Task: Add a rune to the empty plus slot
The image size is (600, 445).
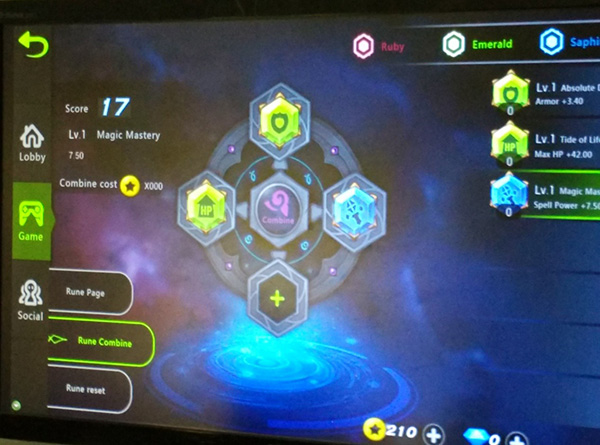Action: click(277, 298)
